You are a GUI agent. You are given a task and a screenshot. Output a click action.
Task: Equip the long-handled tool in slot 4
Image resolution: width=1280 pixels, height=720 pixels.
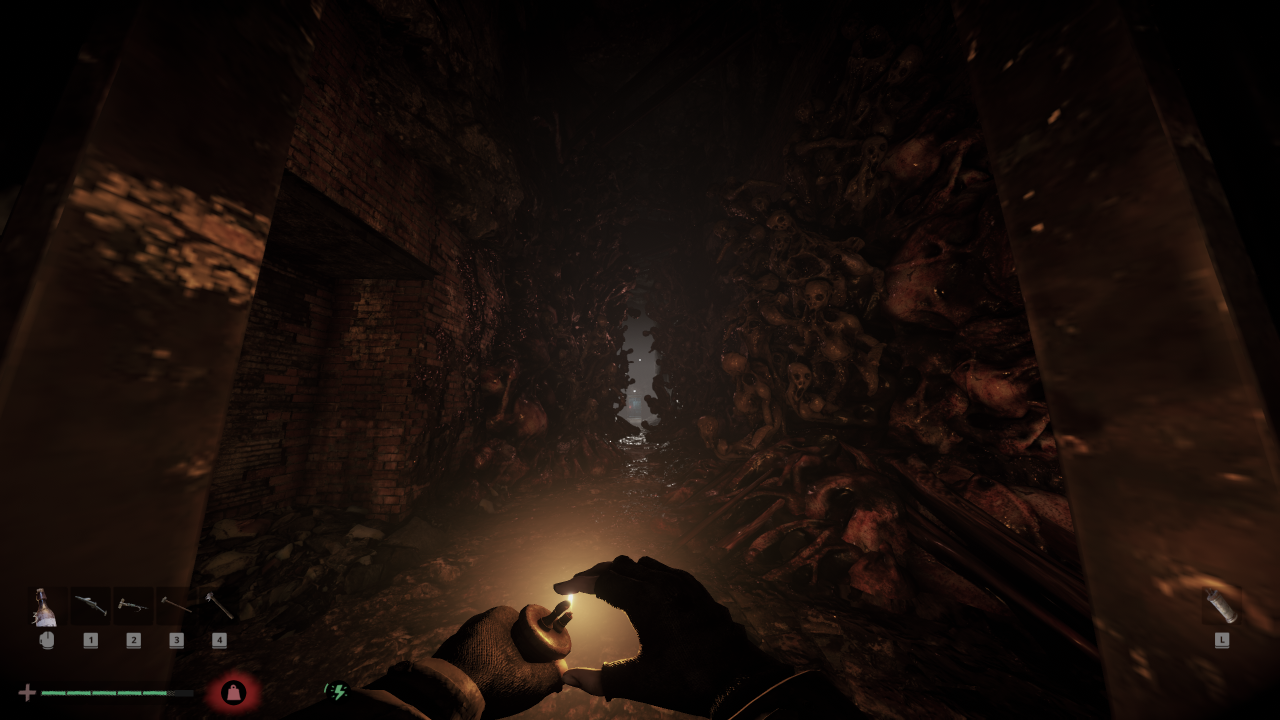(x=219, y=606)
